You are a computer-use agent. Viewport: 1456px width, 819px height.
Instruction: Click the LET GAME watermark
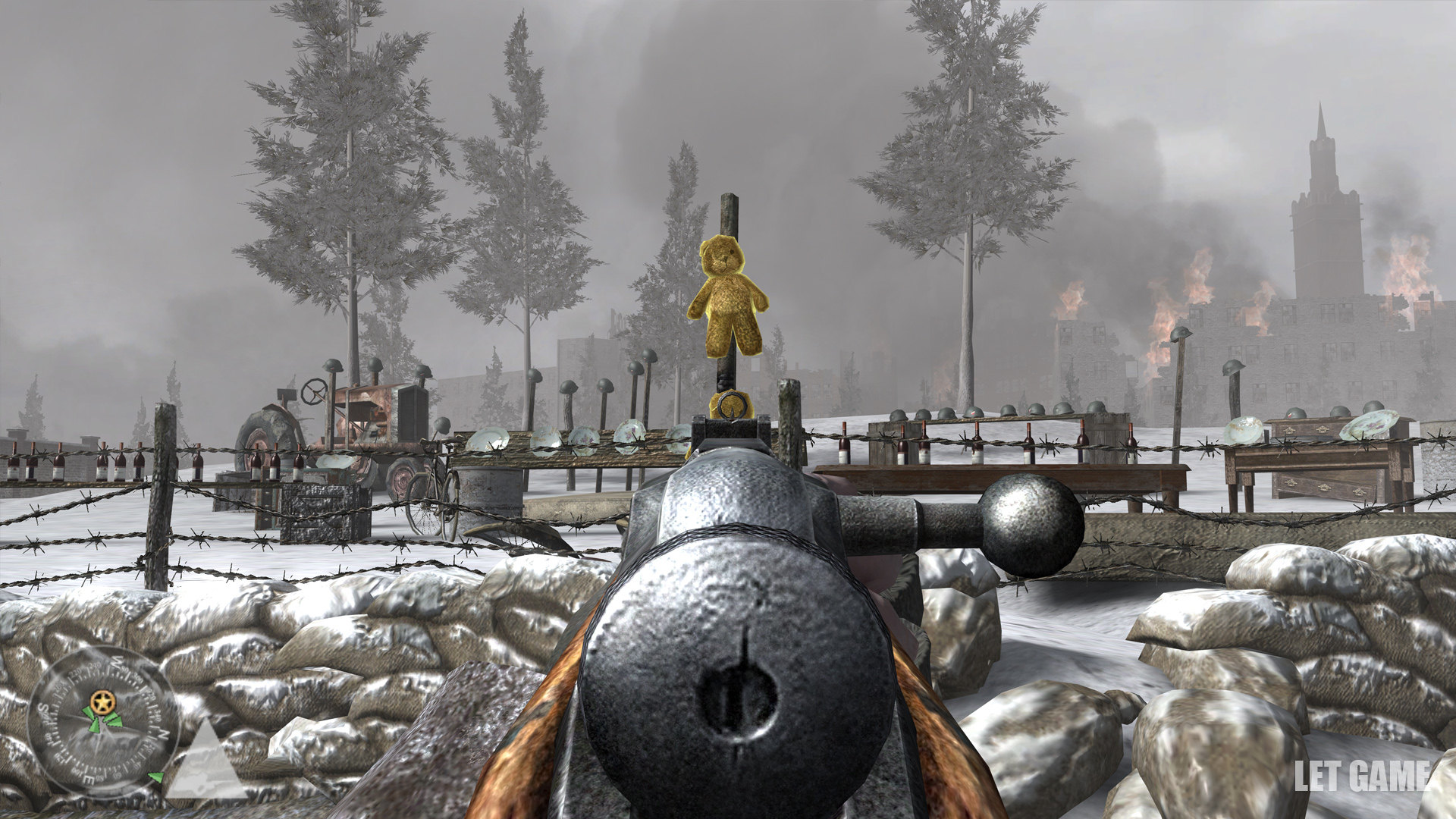pos(1362,775)
